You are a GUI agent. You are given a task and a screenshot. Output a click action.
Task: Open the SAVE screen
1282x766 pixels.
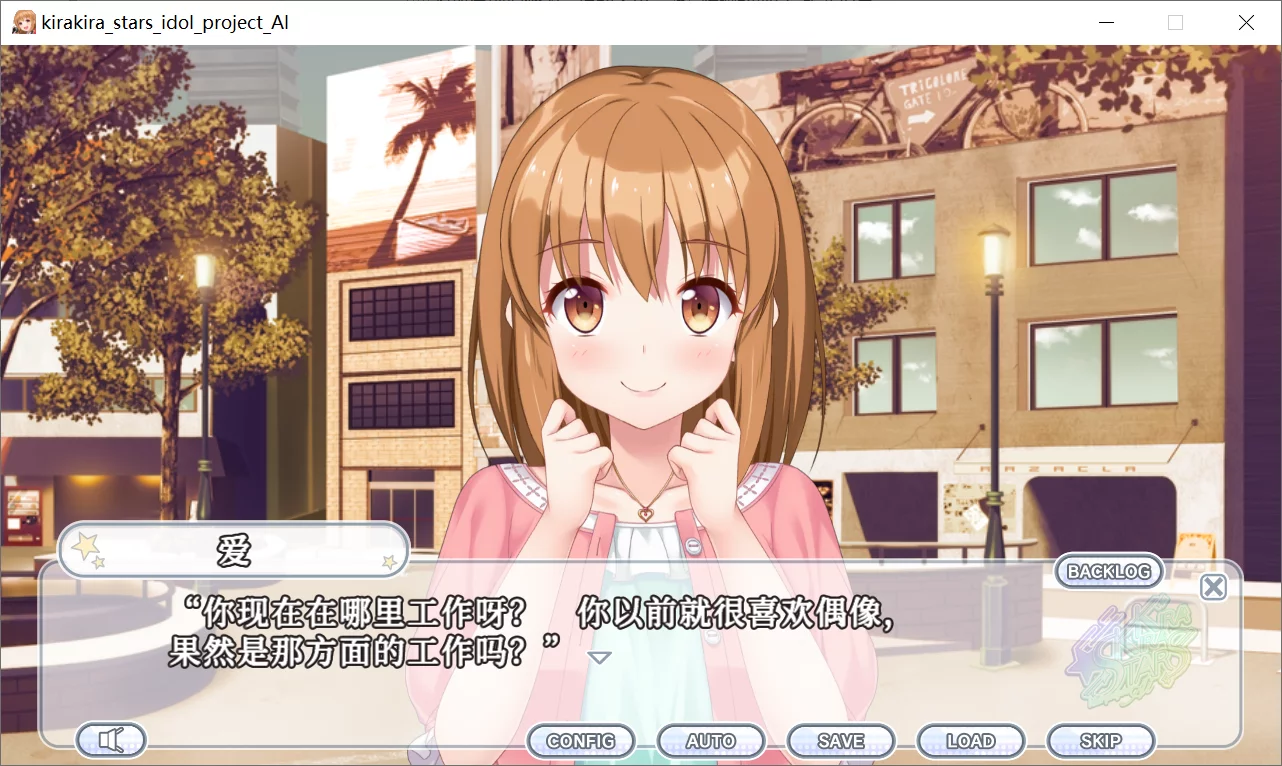point(840,741)
